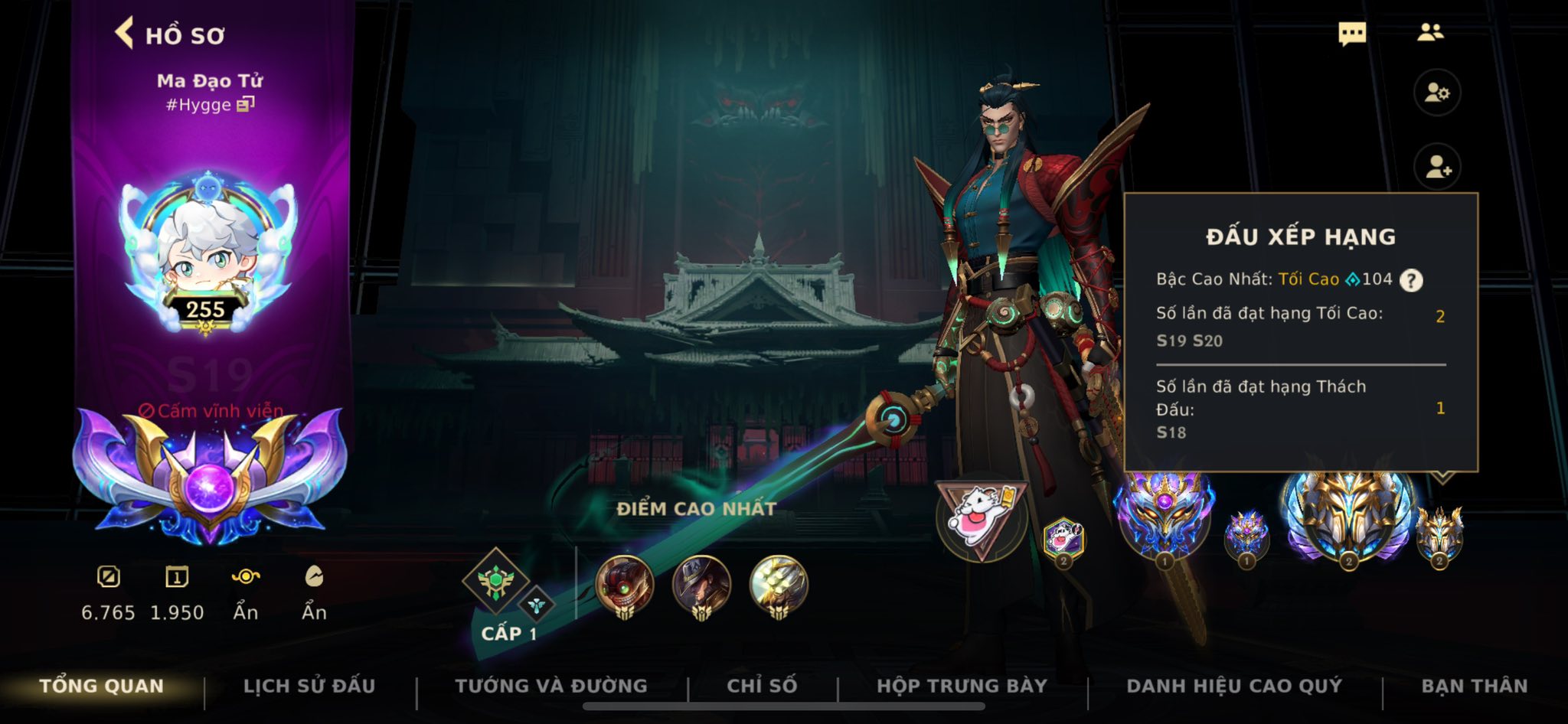The image size is (1568, 724).
Task: Click the Cấp 1 green emblem badge
Action: 496,583
